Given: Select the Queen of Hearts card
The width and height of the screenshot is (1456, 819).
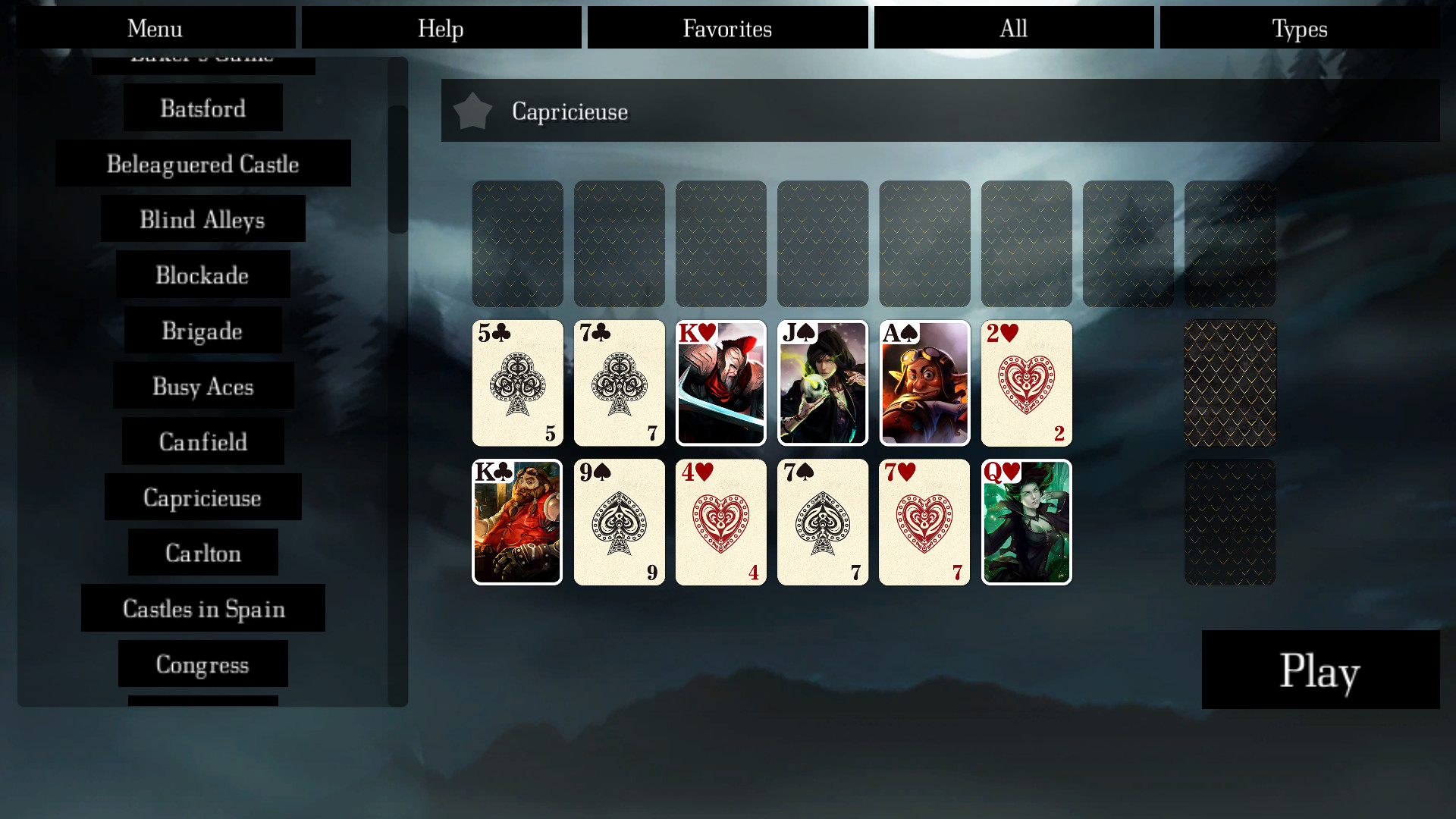Looking at the screenshot, I should click(x=1026, y=522).
